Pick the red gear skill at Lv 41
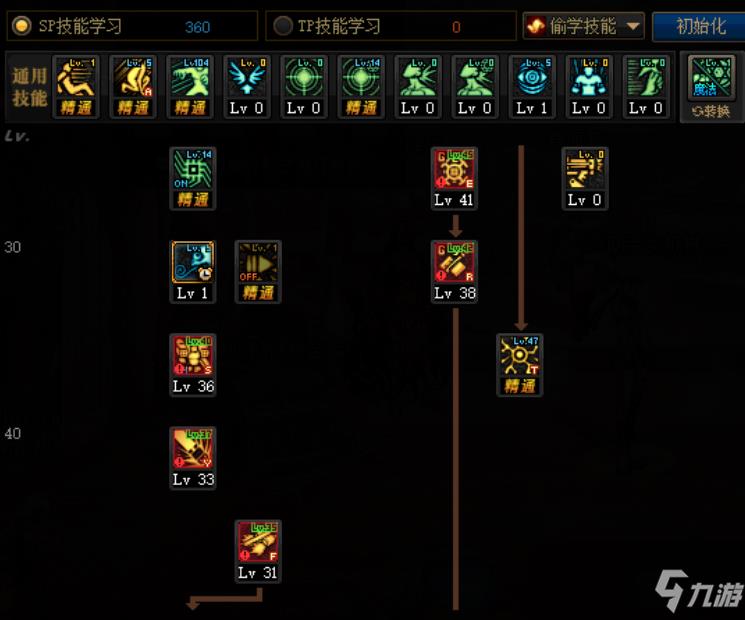Viewport: 745px width, 620px height. [454, 170]
